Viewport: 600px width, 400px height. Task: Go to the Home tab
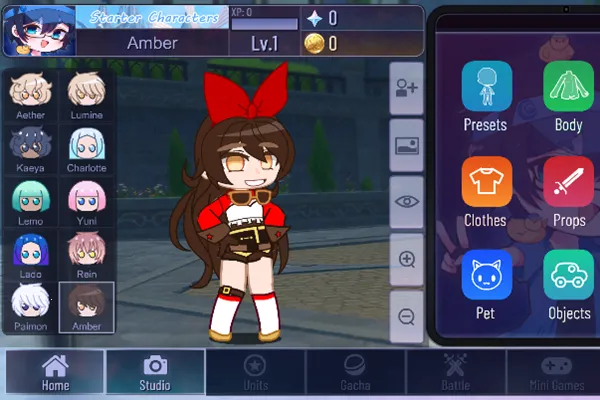coord(55,372)
